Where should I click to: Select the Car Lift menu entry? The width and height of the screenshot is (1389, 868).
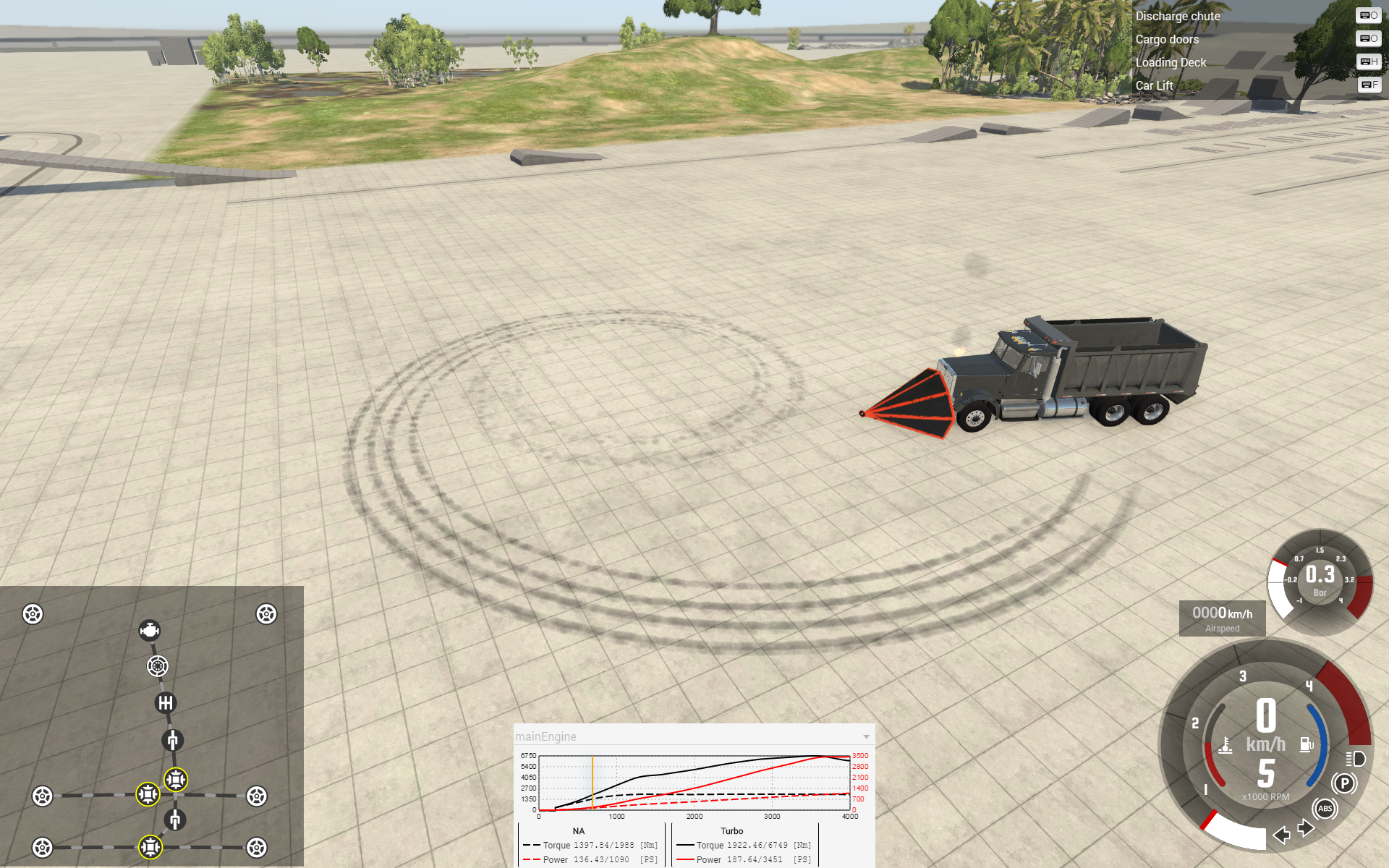tap(1155, 85)
